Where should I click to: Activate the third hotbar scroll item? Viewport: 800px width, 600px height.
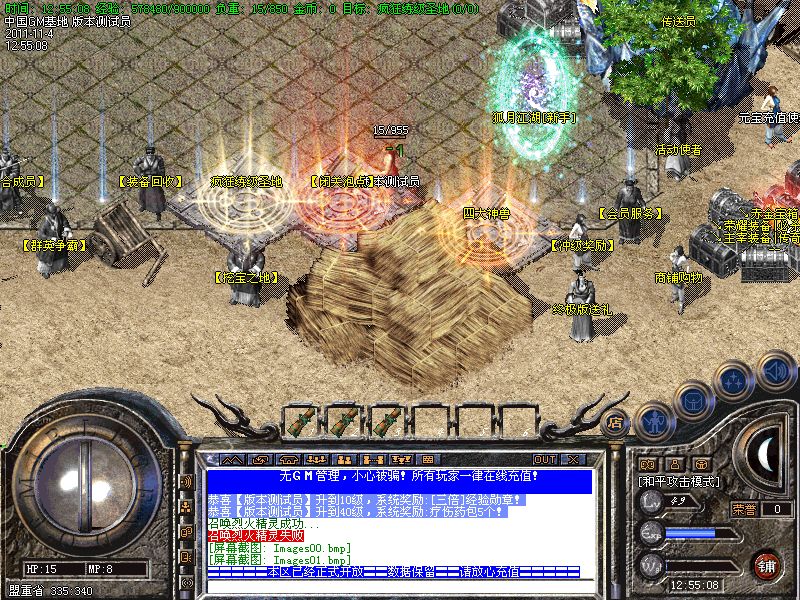pyautogui.click(x=387, y=421)
